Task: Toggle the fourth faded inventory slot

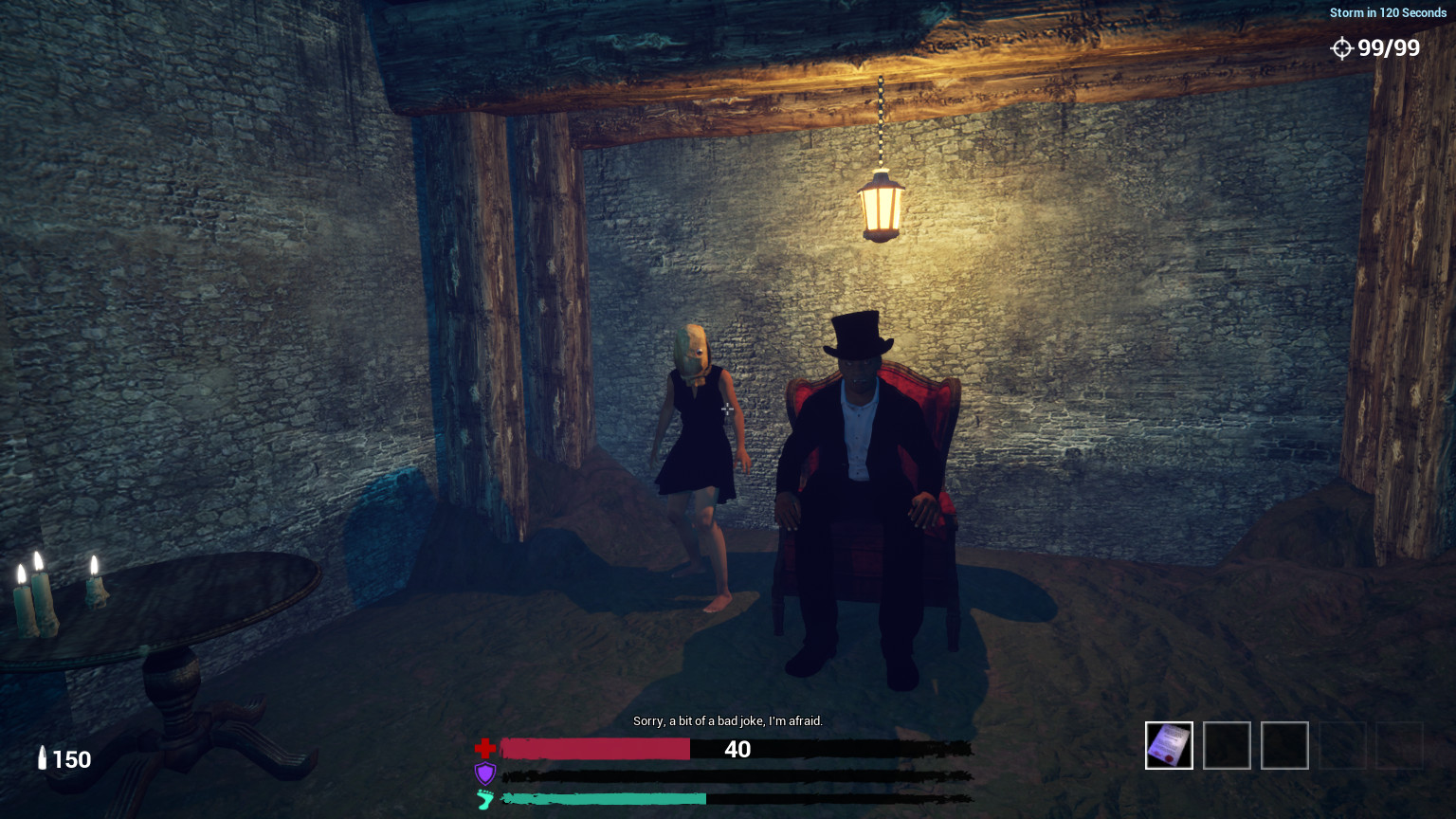Action: tap(1342, 746)
